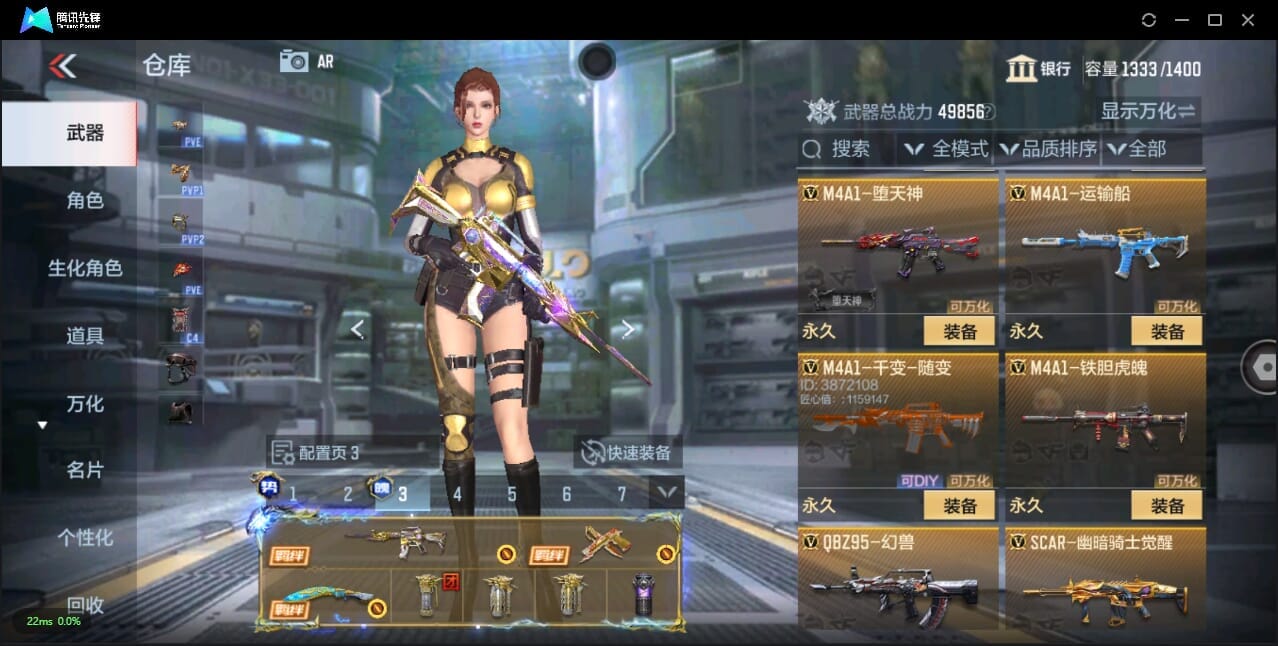Switch to the 名片 tab
1278x646 pixels.
[84, 470]
